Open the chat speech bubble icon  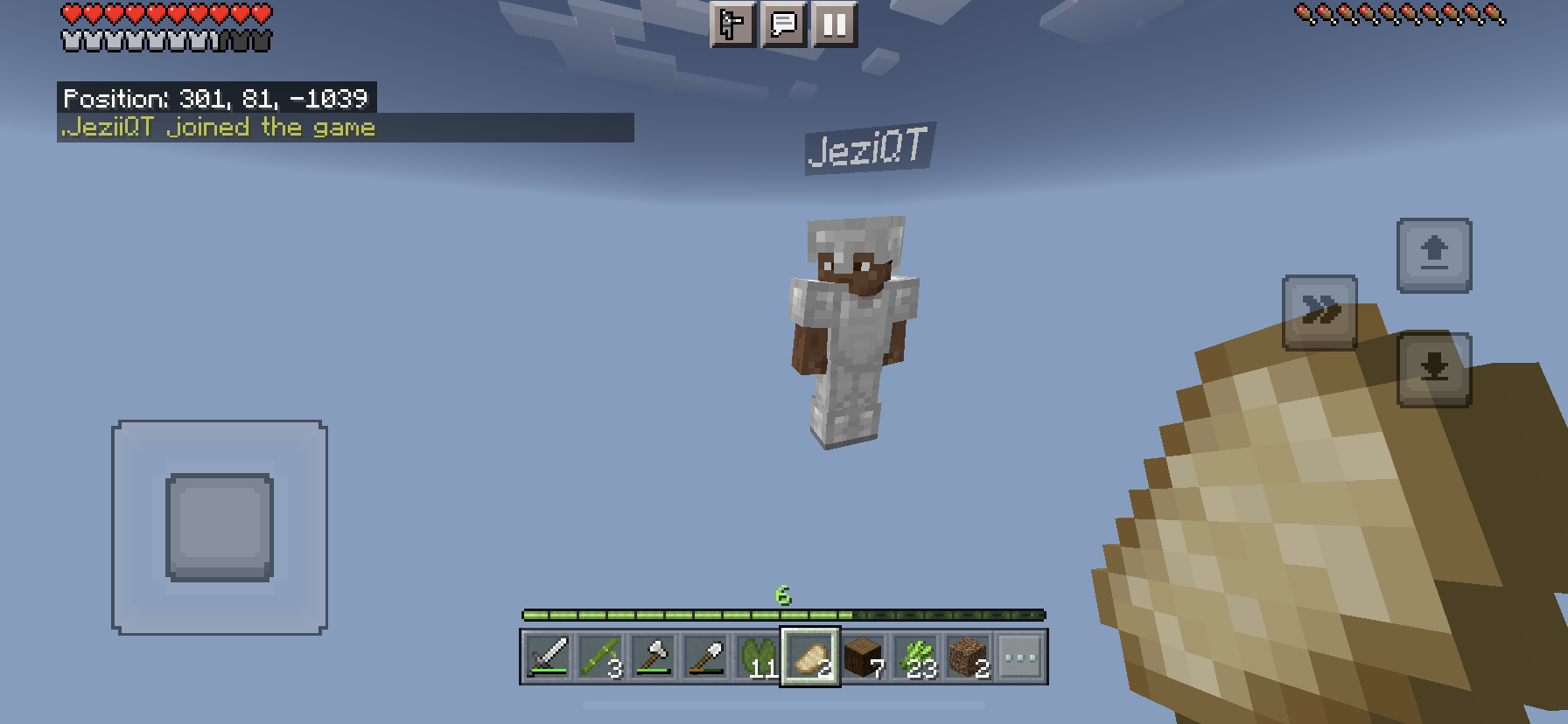pos(784,26)
